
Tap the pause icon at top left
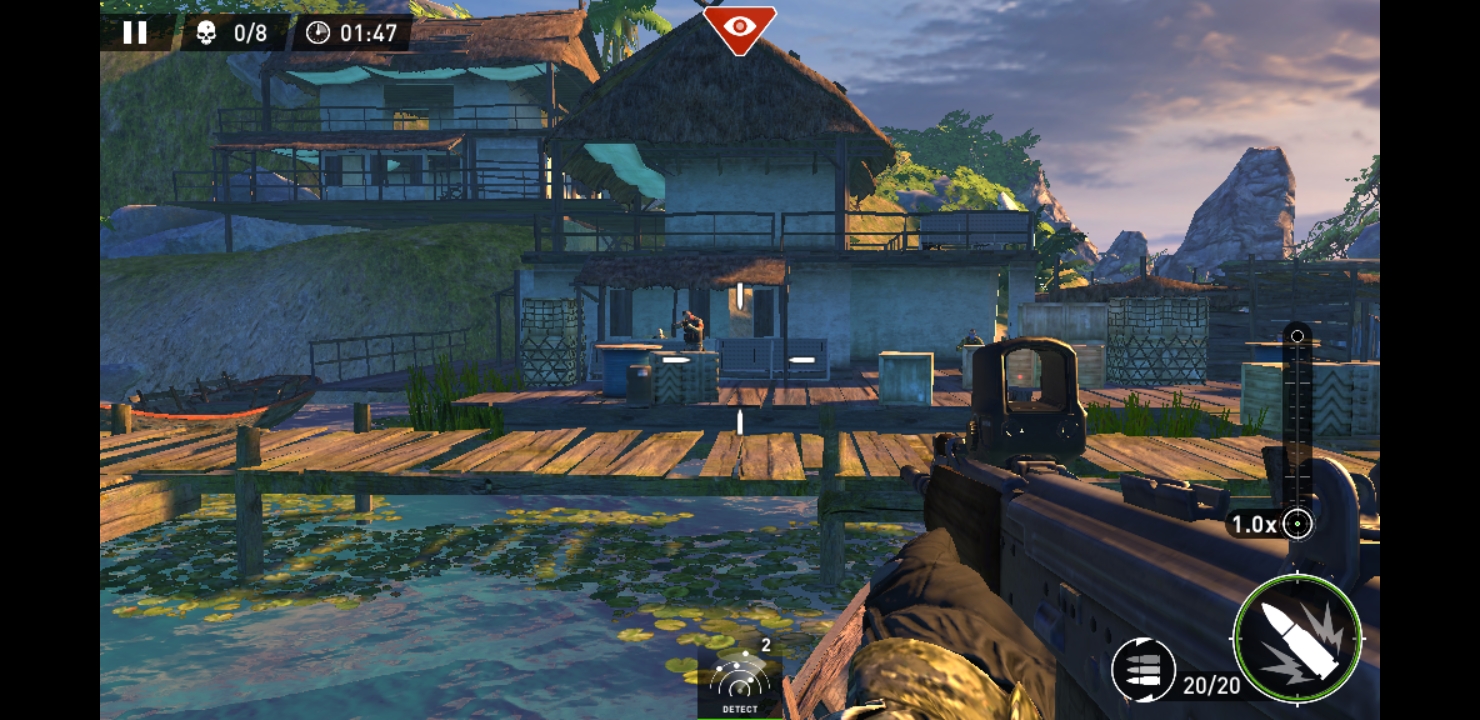click(x=135, y=33)
